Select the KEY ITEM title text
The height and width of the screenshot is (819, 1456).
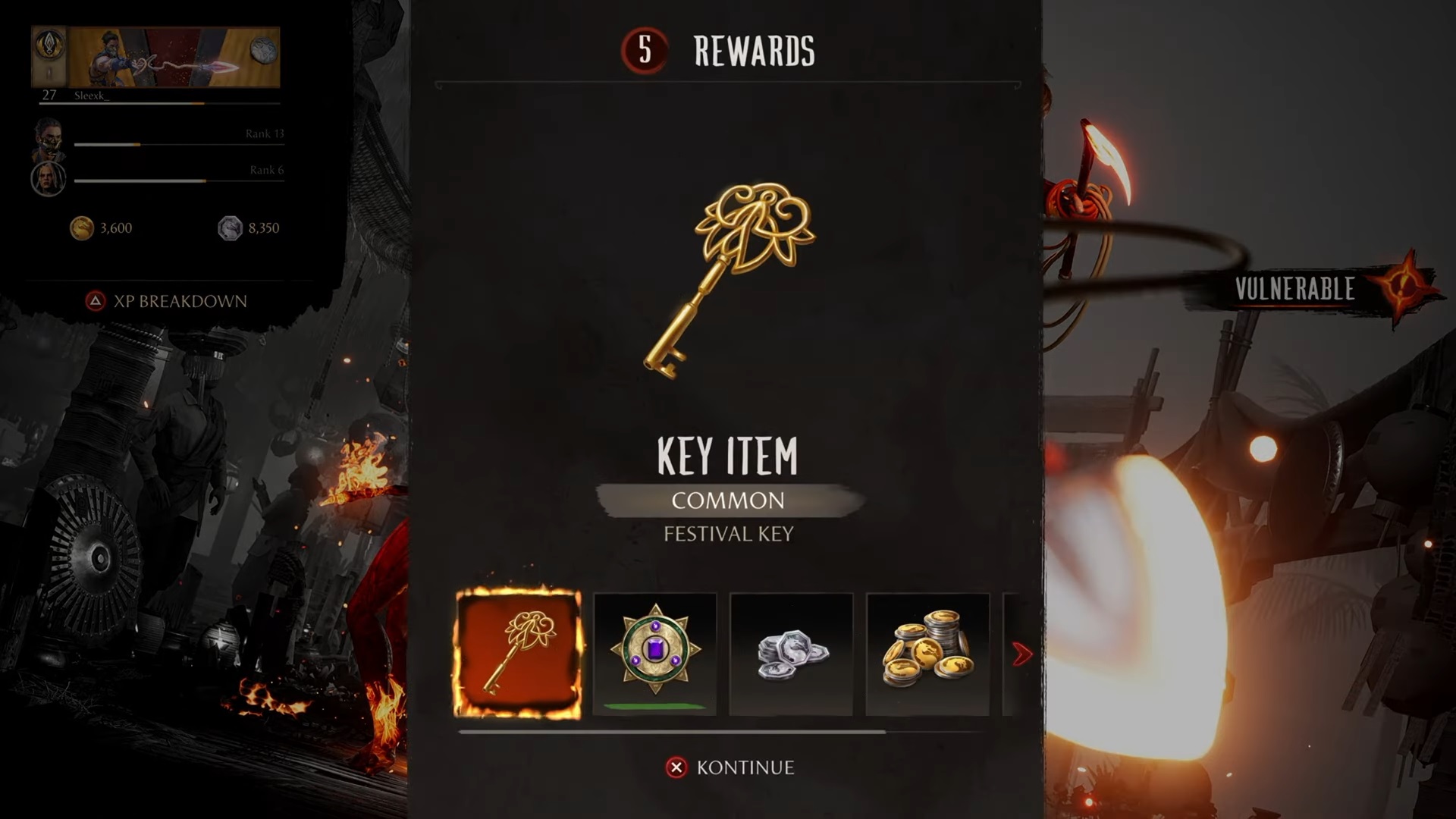tap(728, 455)
